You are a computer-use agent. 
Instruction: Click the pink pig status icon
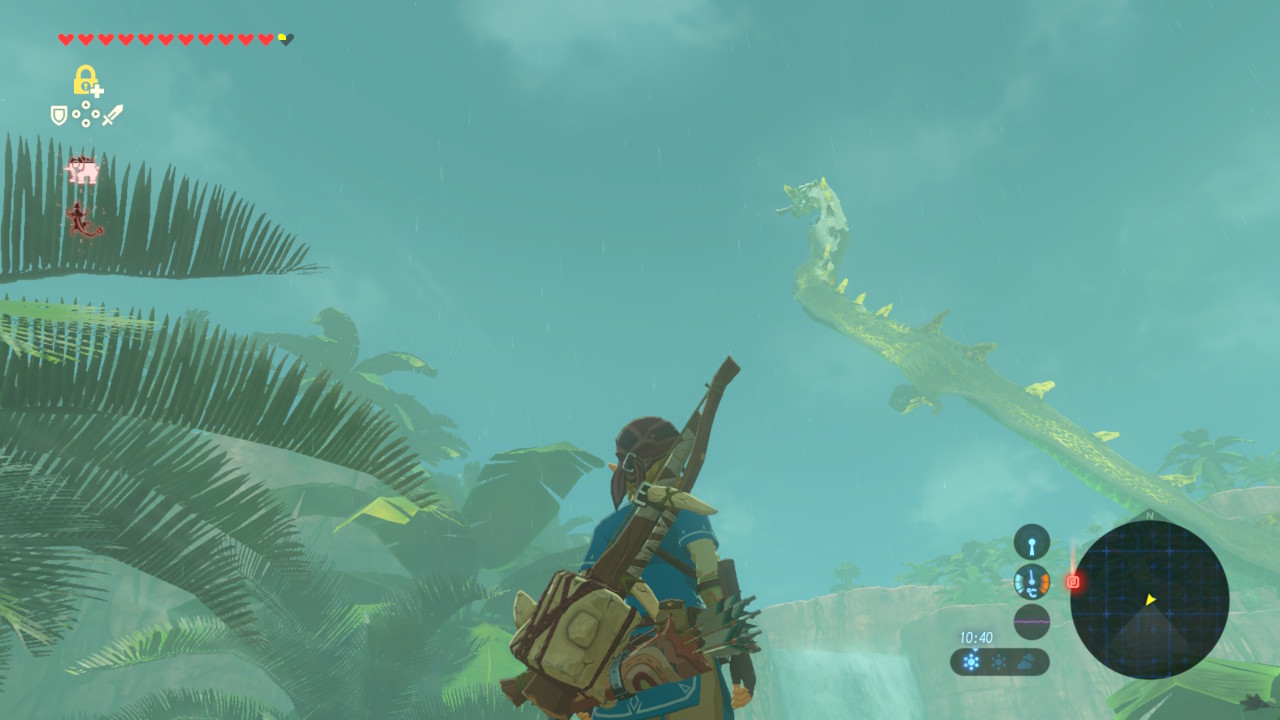point(83,171)
